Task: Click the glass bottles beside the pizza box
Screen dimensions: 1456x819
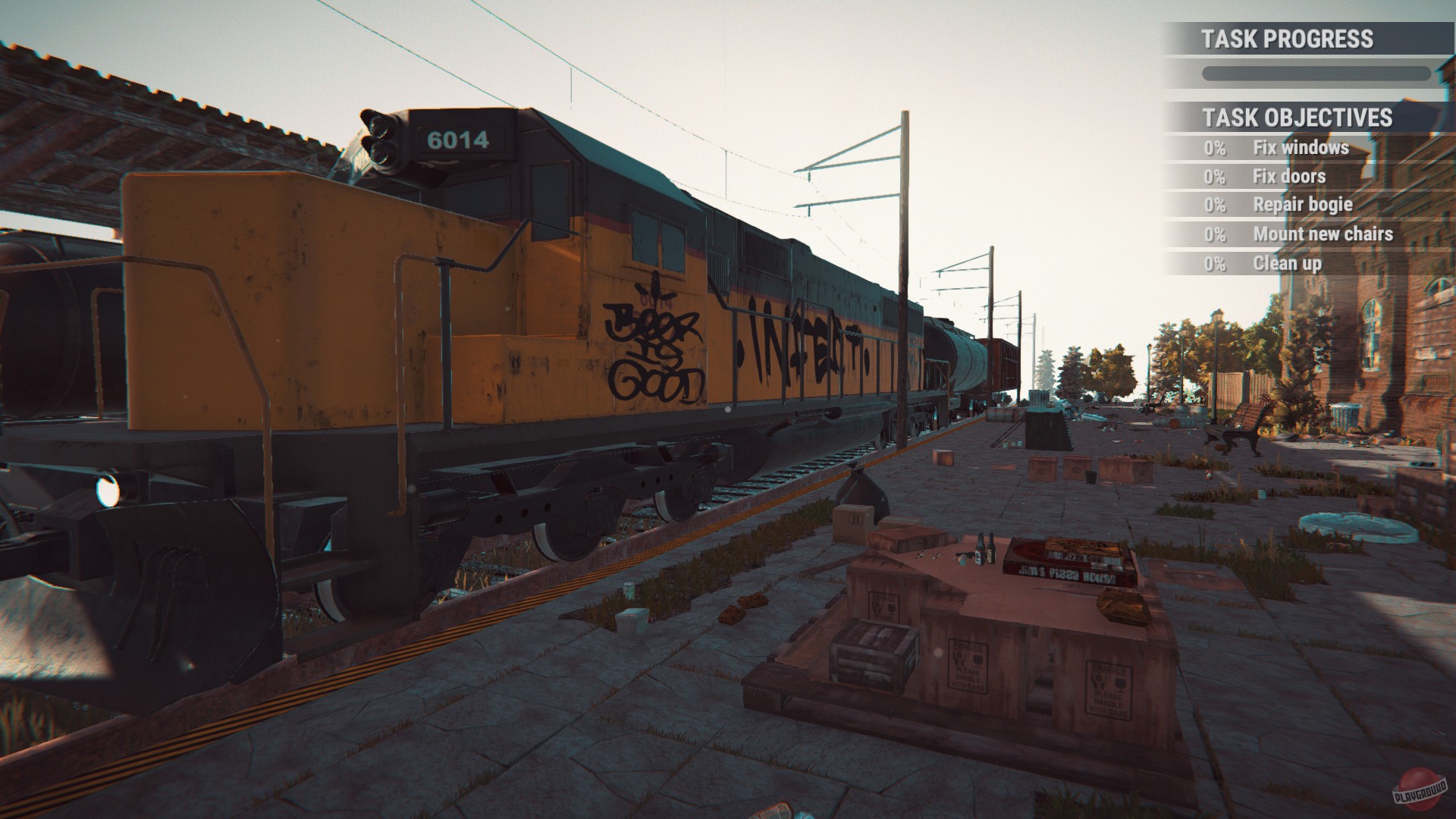Action: 986,548
